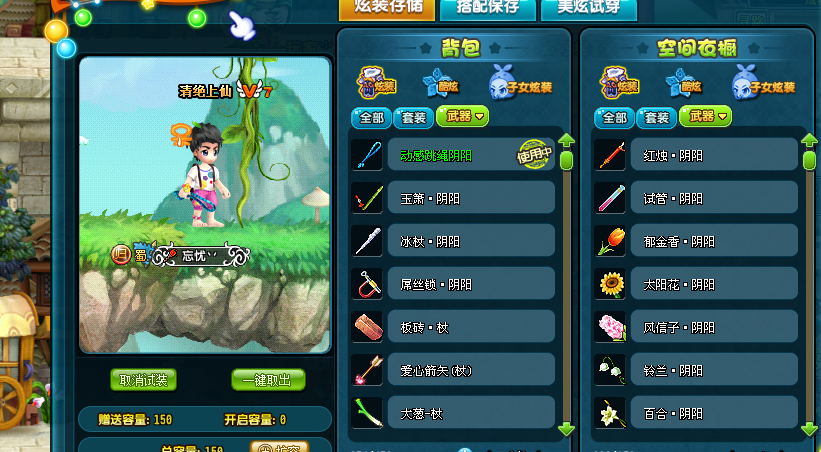Open the 武器 dropdown in the 背包 panel
The height and width of the screenshot is (452, 821).
[x=462, y=117]
